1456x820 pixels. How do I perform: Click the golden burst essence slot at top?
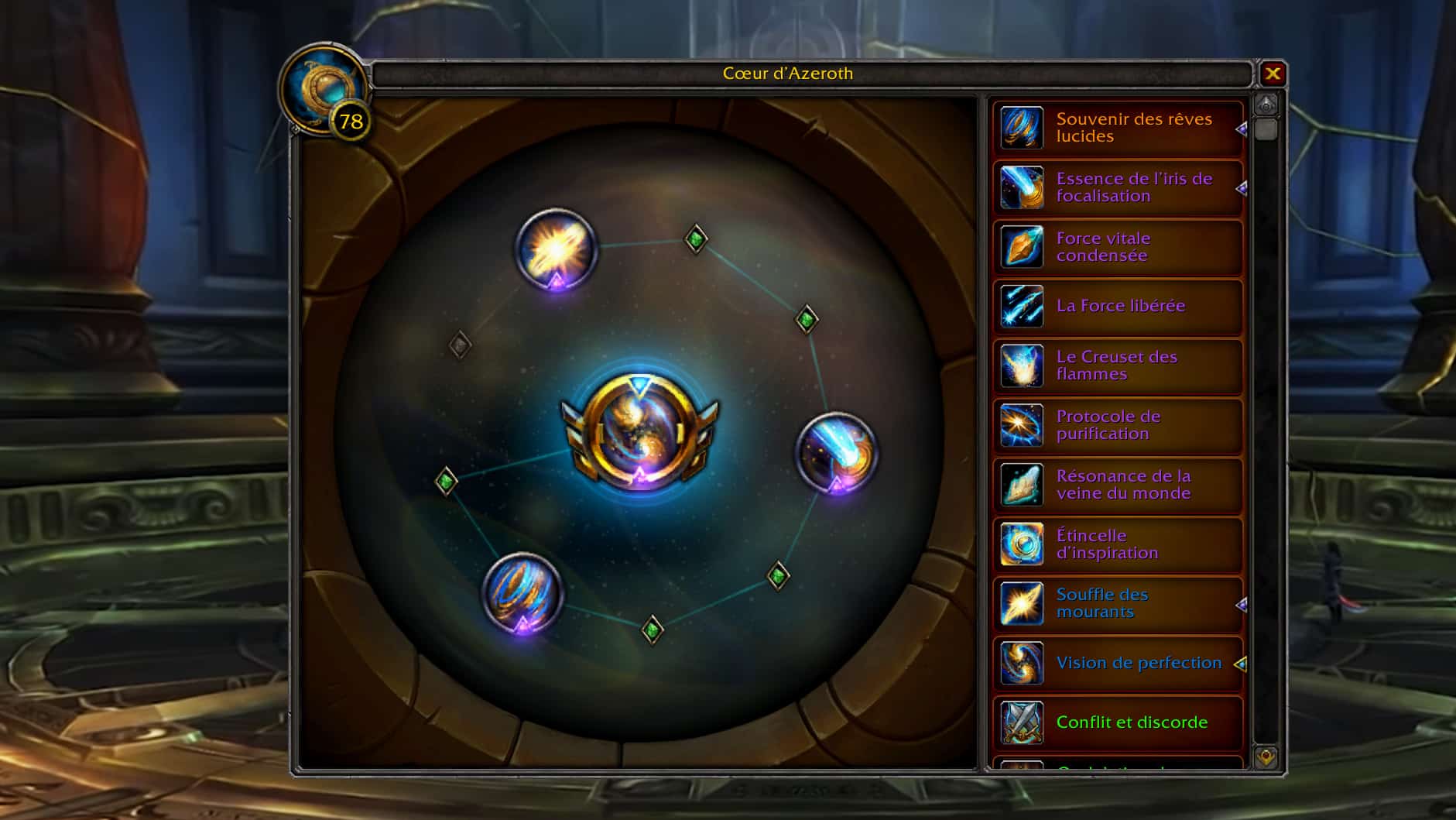click(556, 249)
